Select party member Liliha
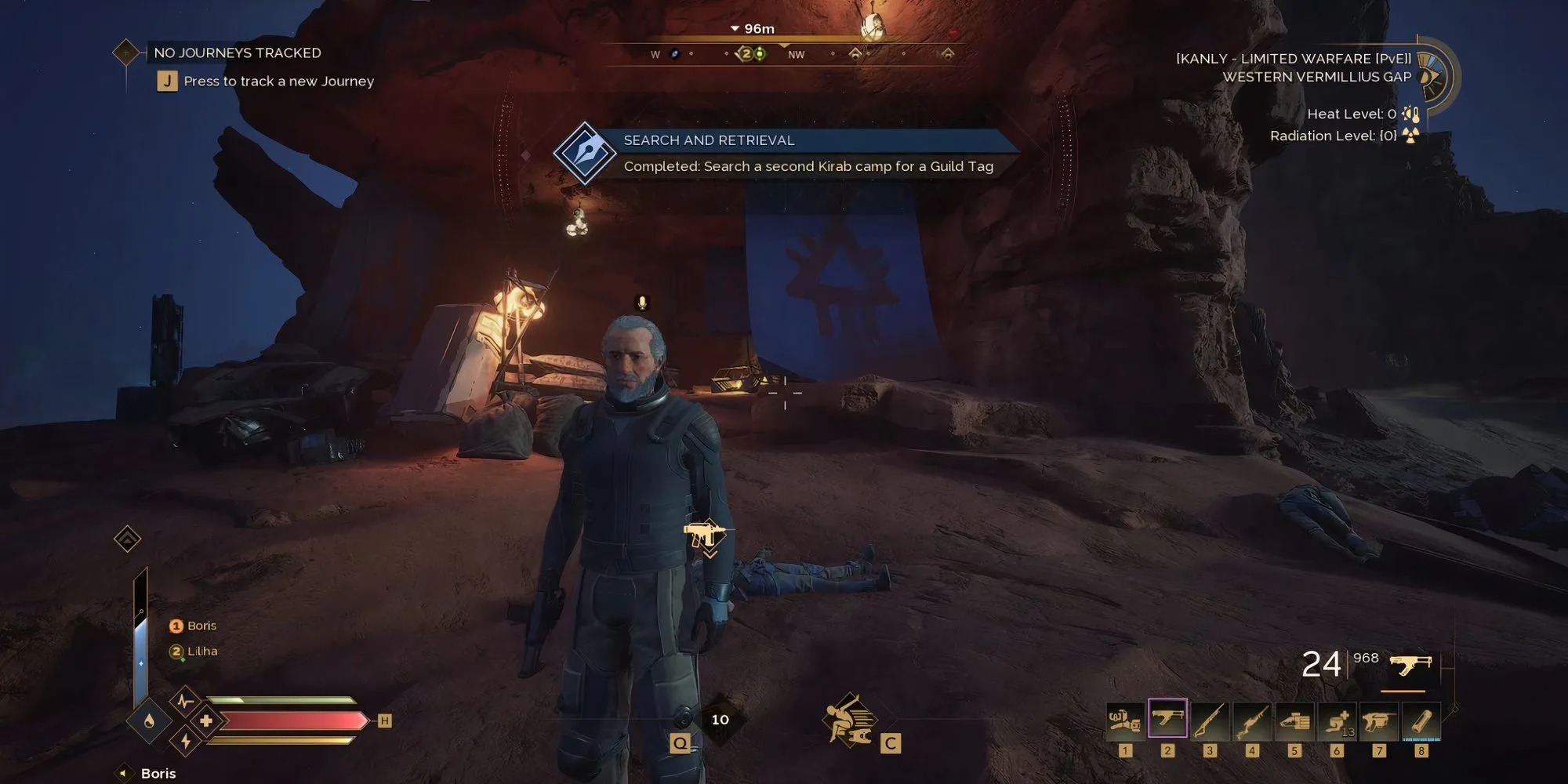This screenshot has width=1568, height=784. [201, 652]
